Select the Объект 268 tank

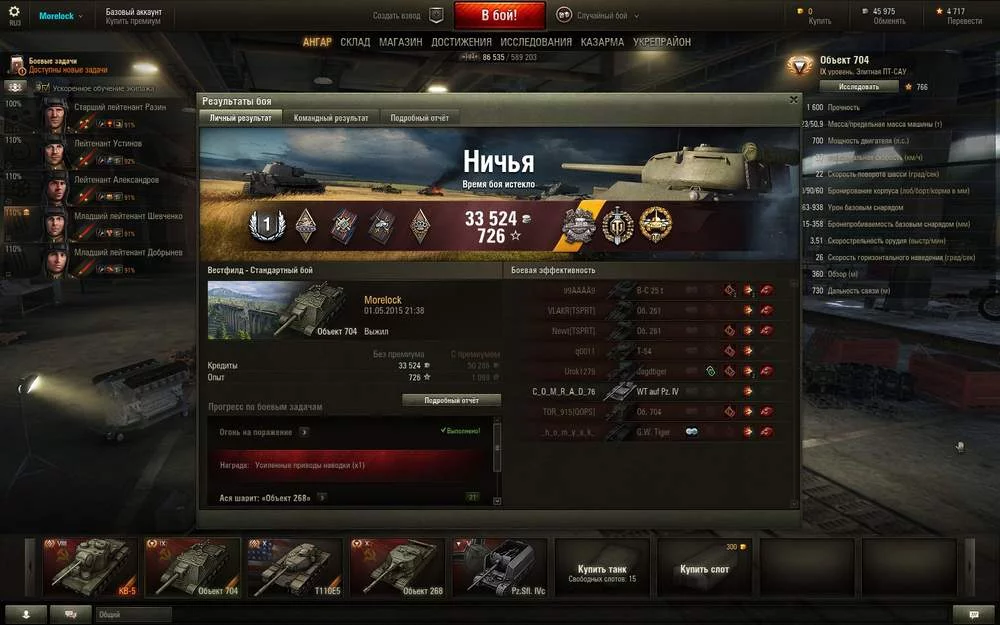coord(397,567)
